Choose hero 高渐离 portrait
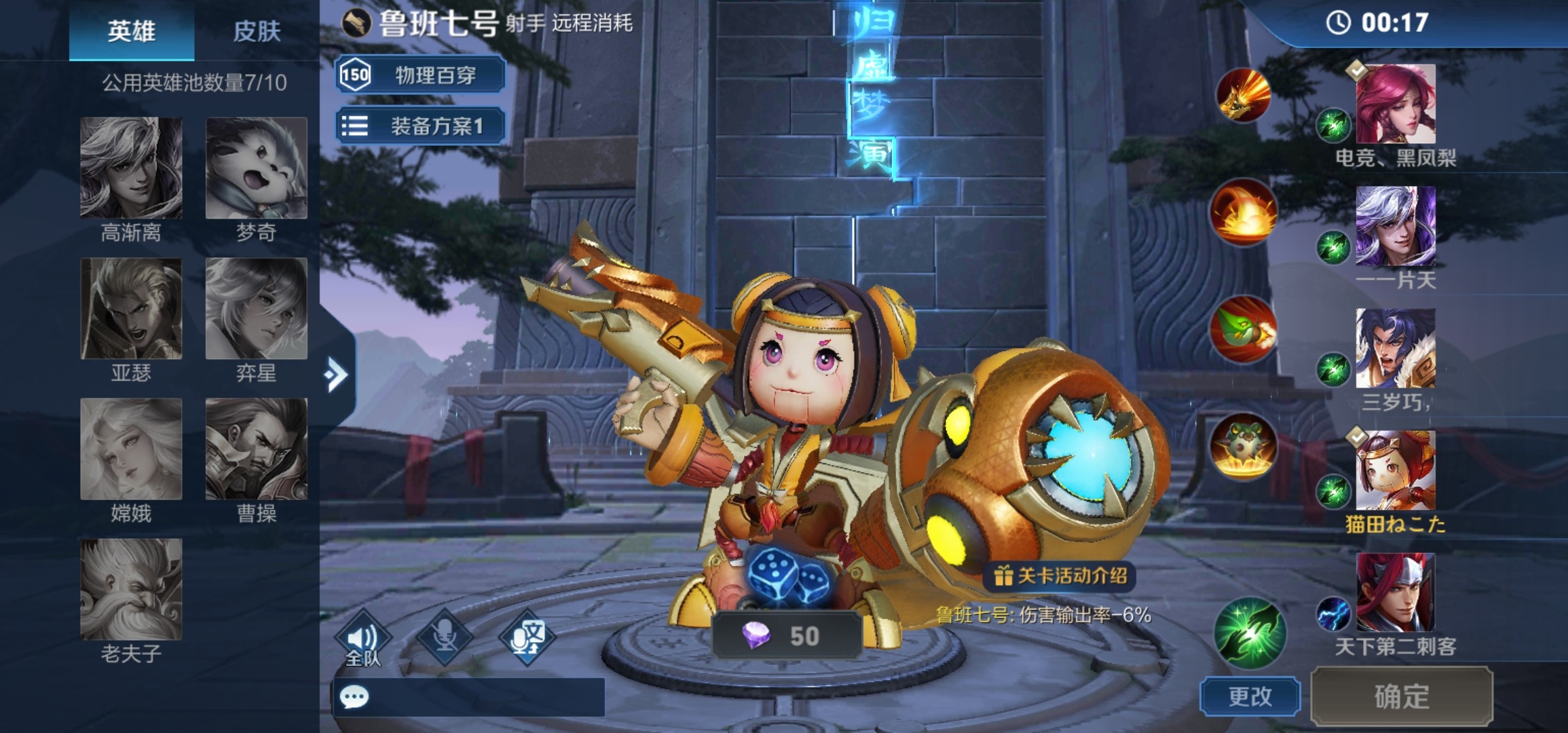Viewport: 1568px width, 733px height. pyautogui.click(x=131, y=168)
